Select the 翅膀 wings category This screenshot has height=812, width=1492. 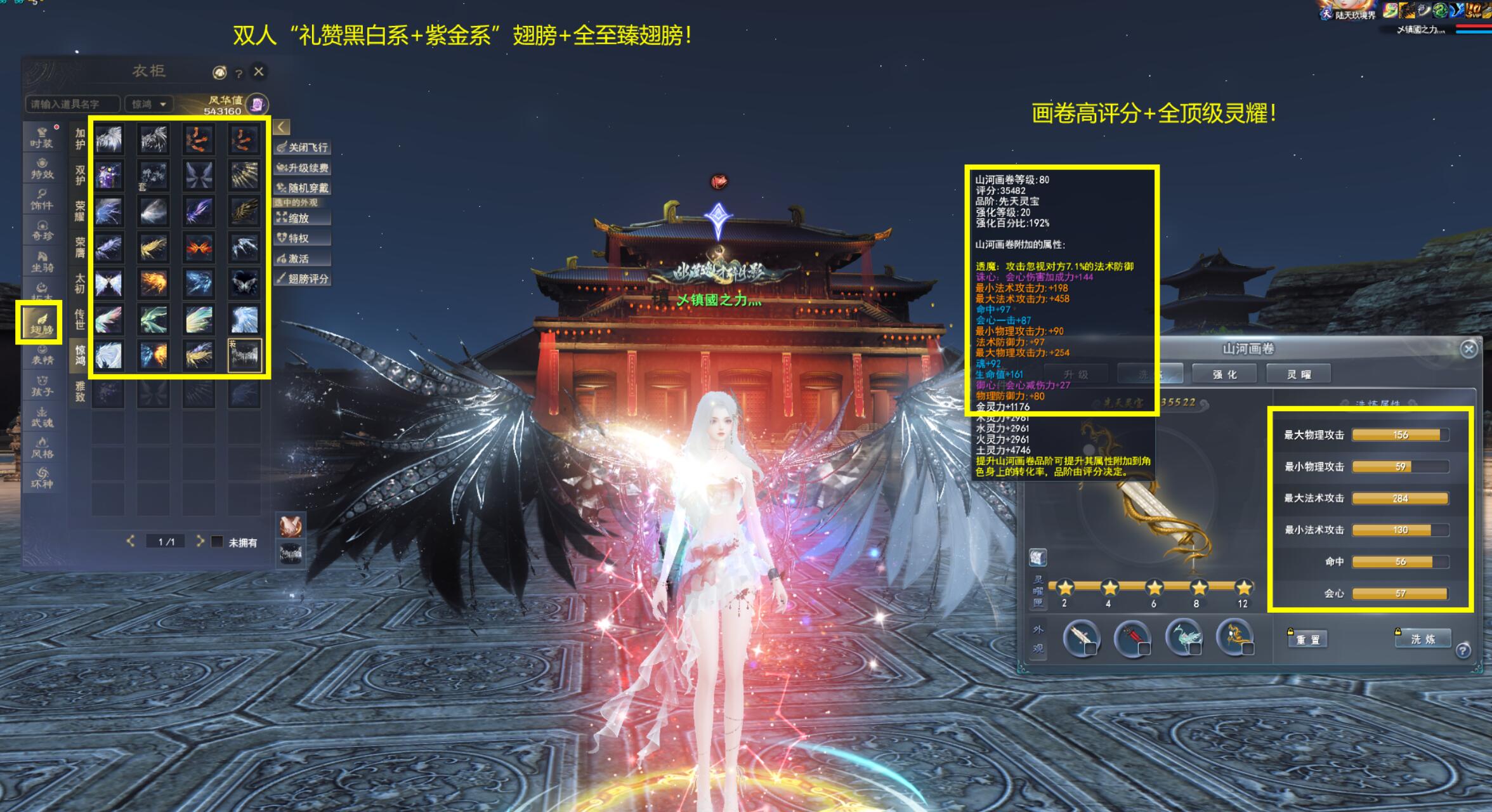pyautogui.click(x=40, y=324)
